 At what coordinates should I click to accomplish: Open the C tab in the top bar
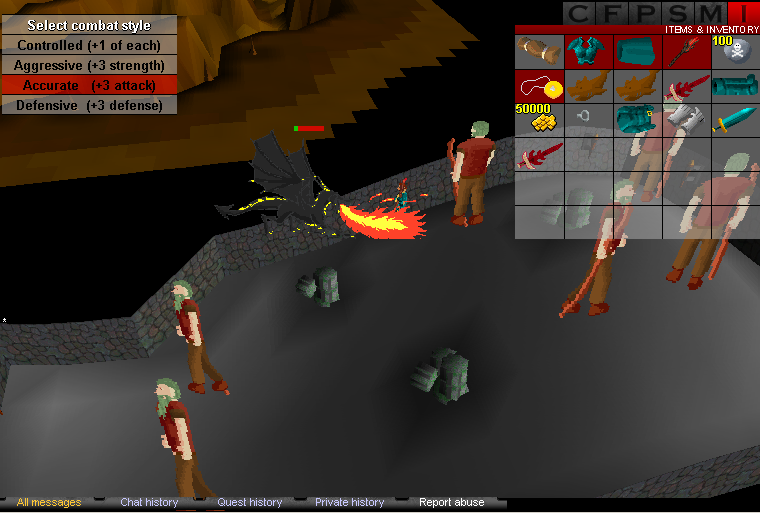coord(578,13)
